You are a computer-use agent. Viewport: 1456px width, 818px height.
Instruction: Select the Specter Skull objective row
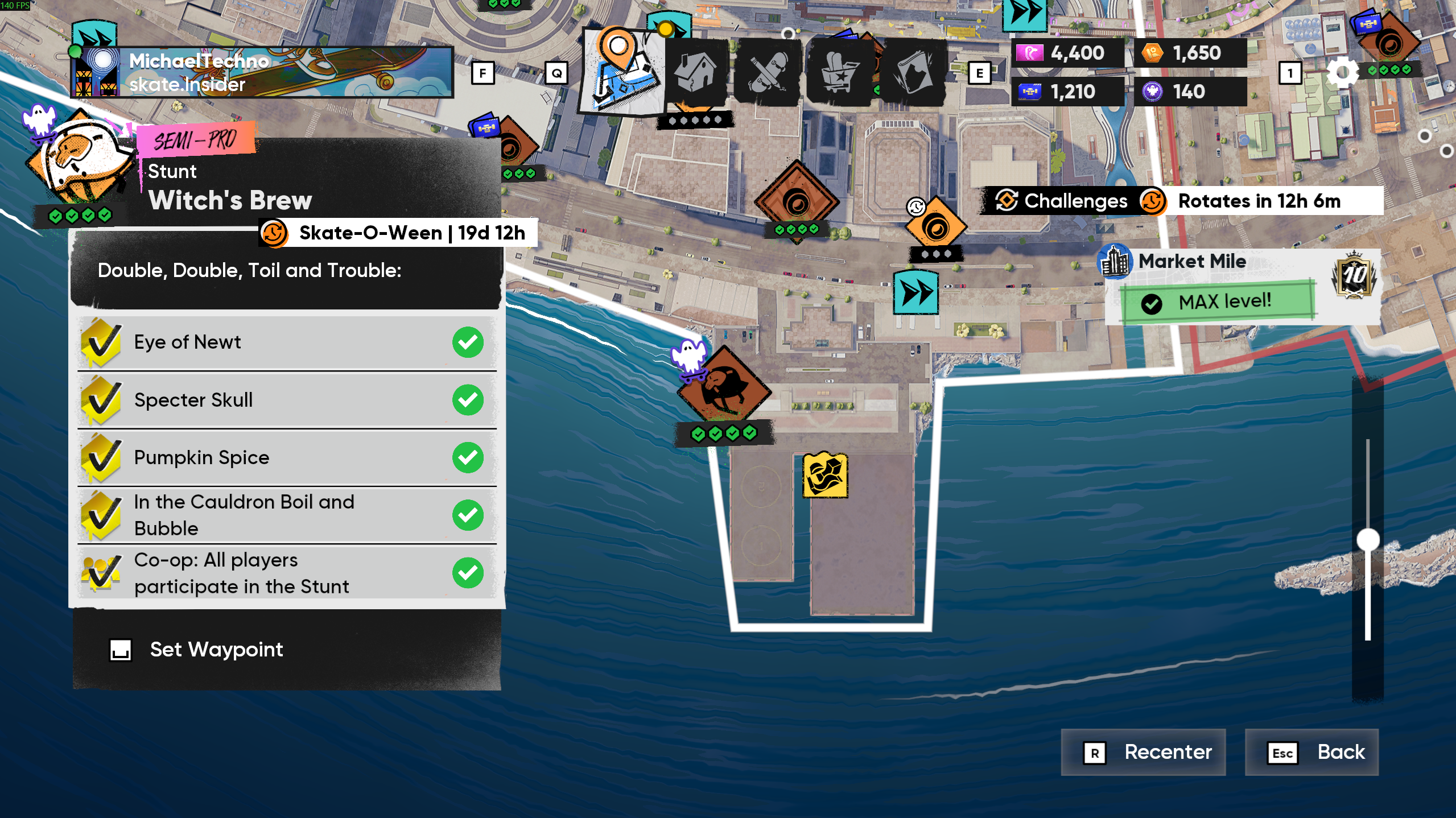pyautogui.click(x=287, y=400)
